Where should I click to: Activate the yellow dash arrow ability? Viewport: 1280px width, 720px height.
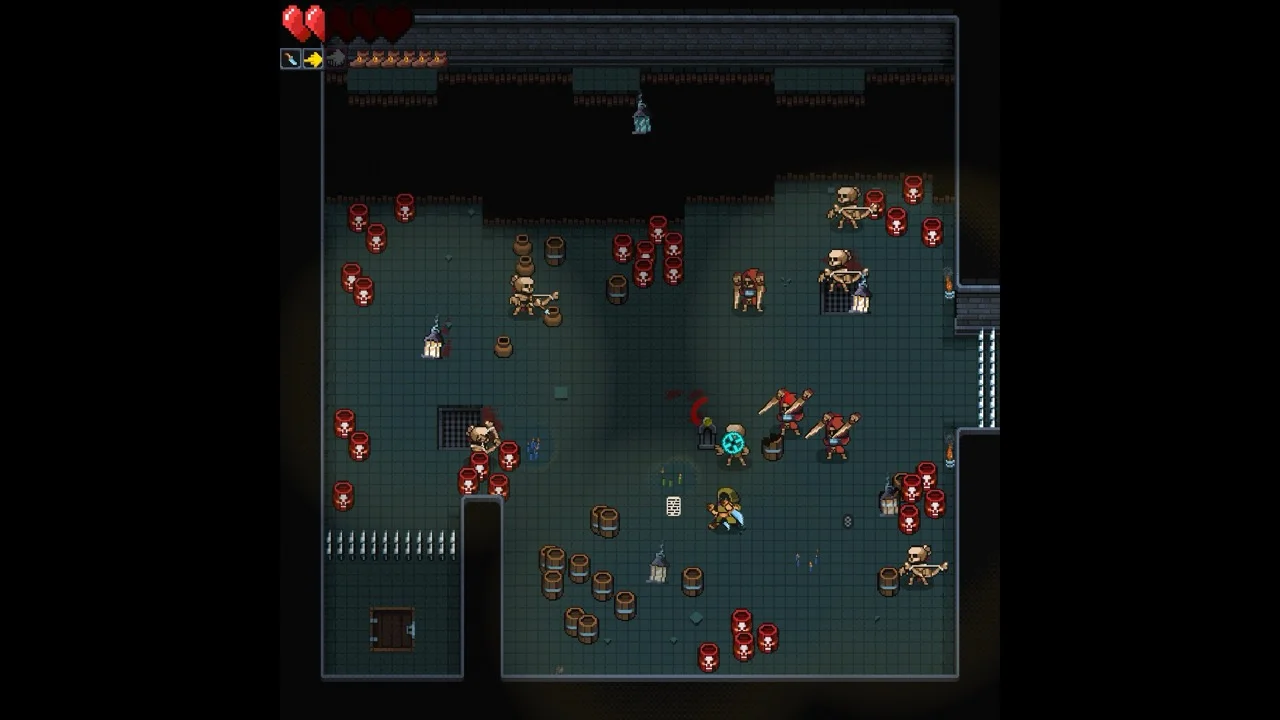tap(313, 59)
